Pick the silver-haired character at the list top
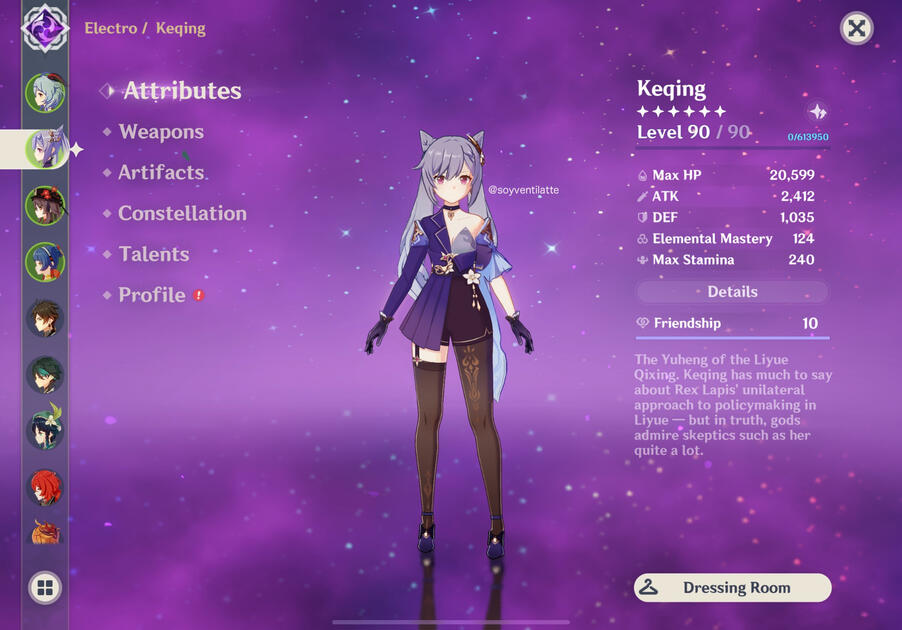Viewport: 902px width, 630px height. coord(45,93)
